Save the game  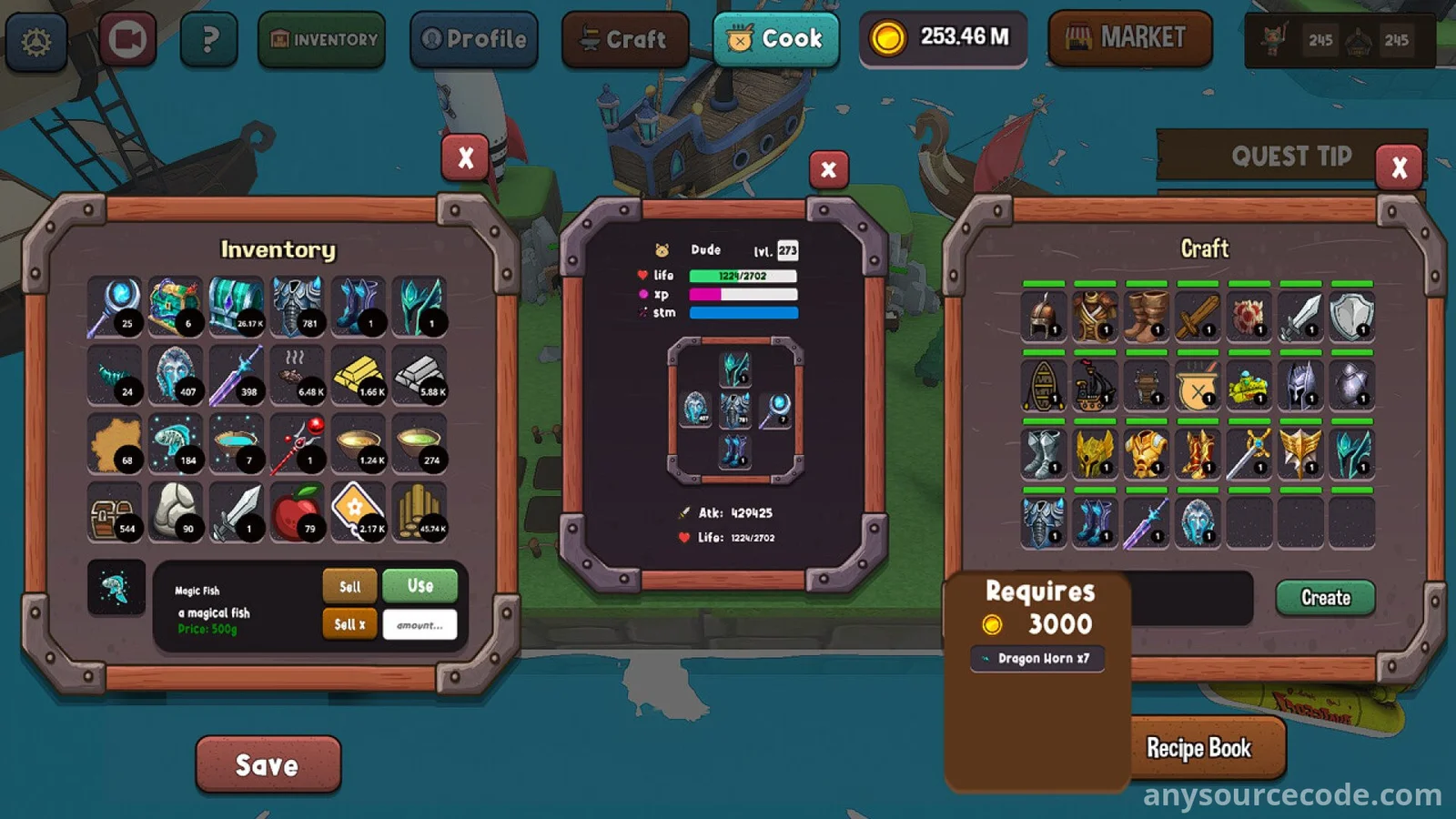click(268, 765)
